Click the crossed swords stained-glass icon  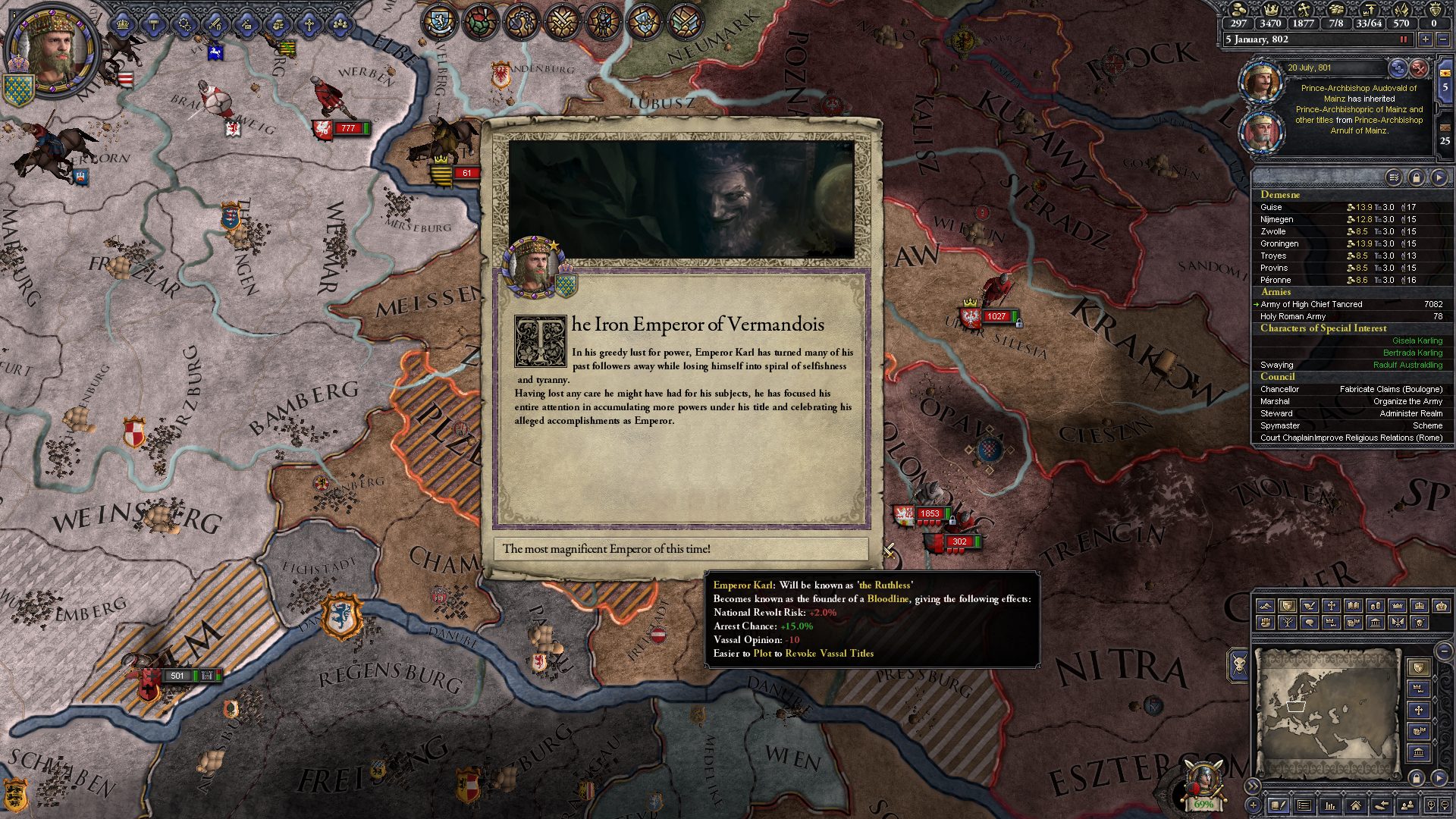point(562,21)
